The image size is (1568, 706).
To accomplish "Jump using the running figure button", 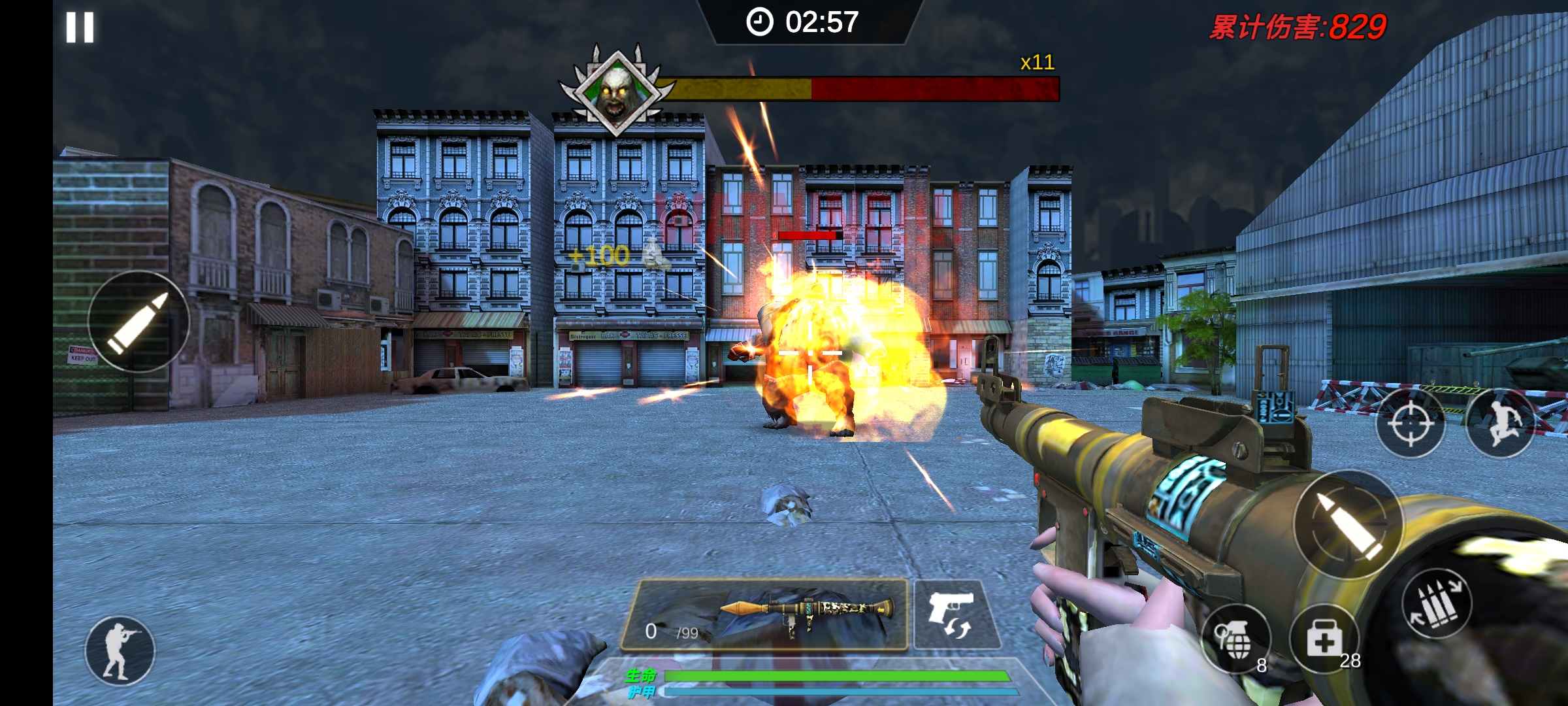I will 1499,423.
